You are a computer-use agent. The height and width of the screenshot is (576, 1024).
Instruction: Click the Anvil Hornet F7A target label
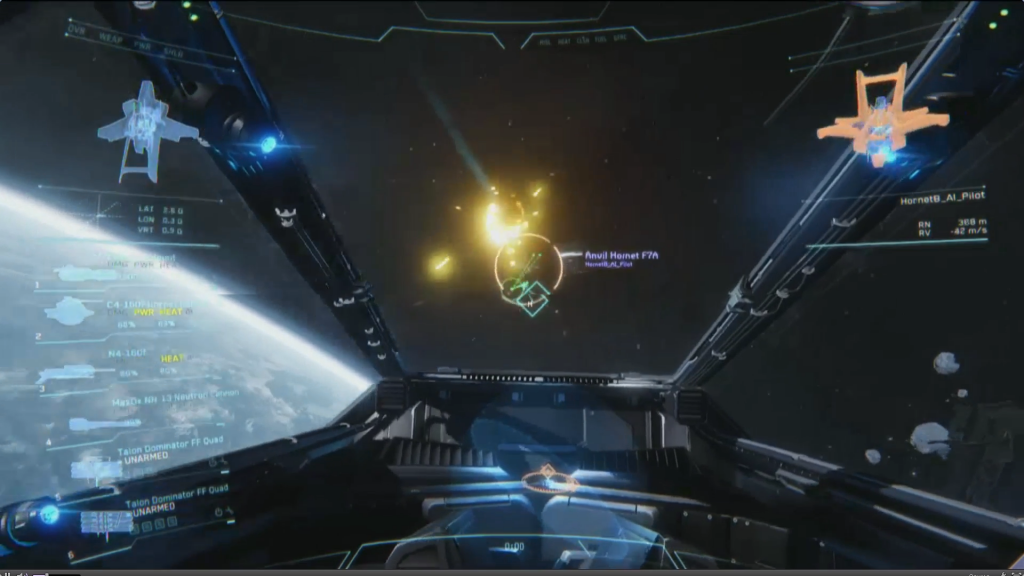[621, 256]
